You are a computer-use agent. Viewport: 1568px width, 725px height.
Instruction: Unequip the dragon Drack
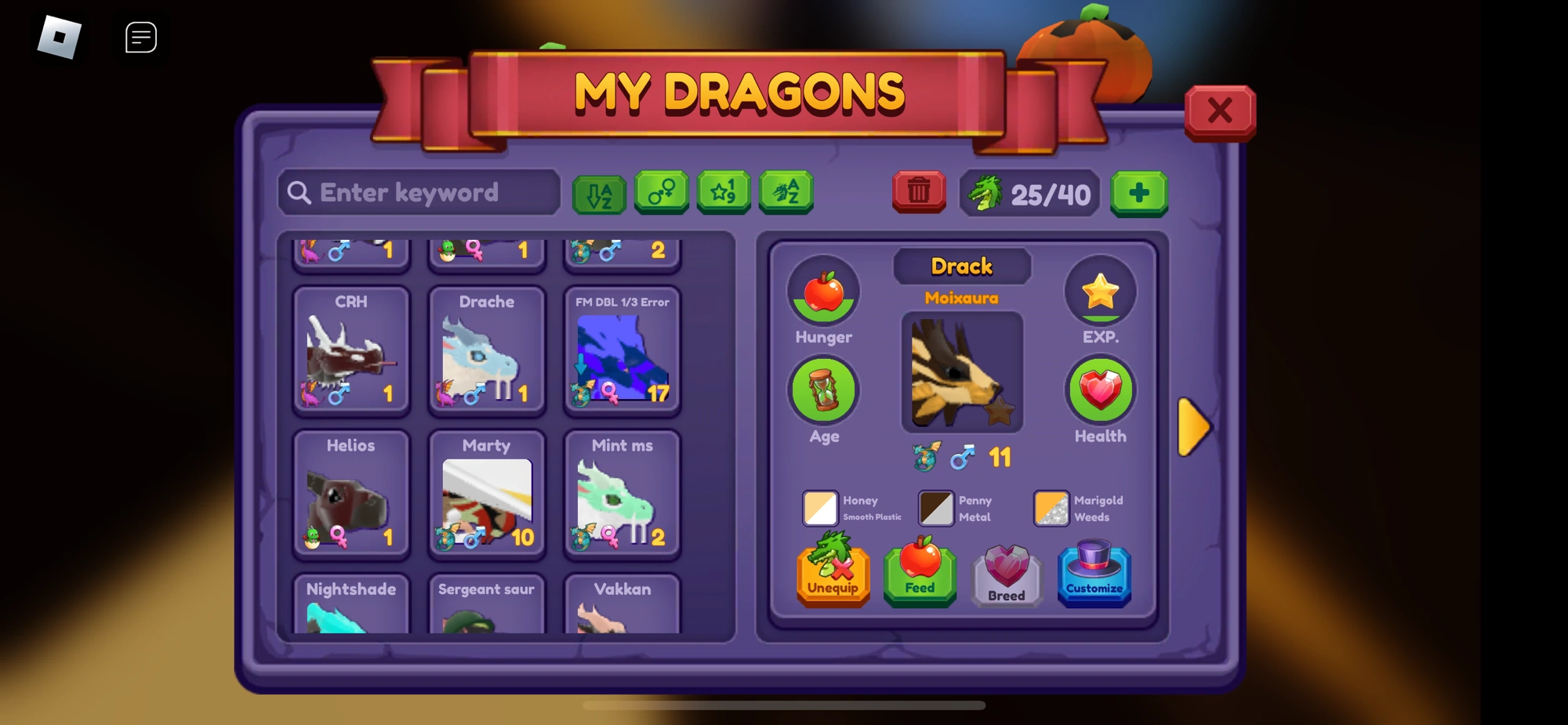[x=833, y=575]
